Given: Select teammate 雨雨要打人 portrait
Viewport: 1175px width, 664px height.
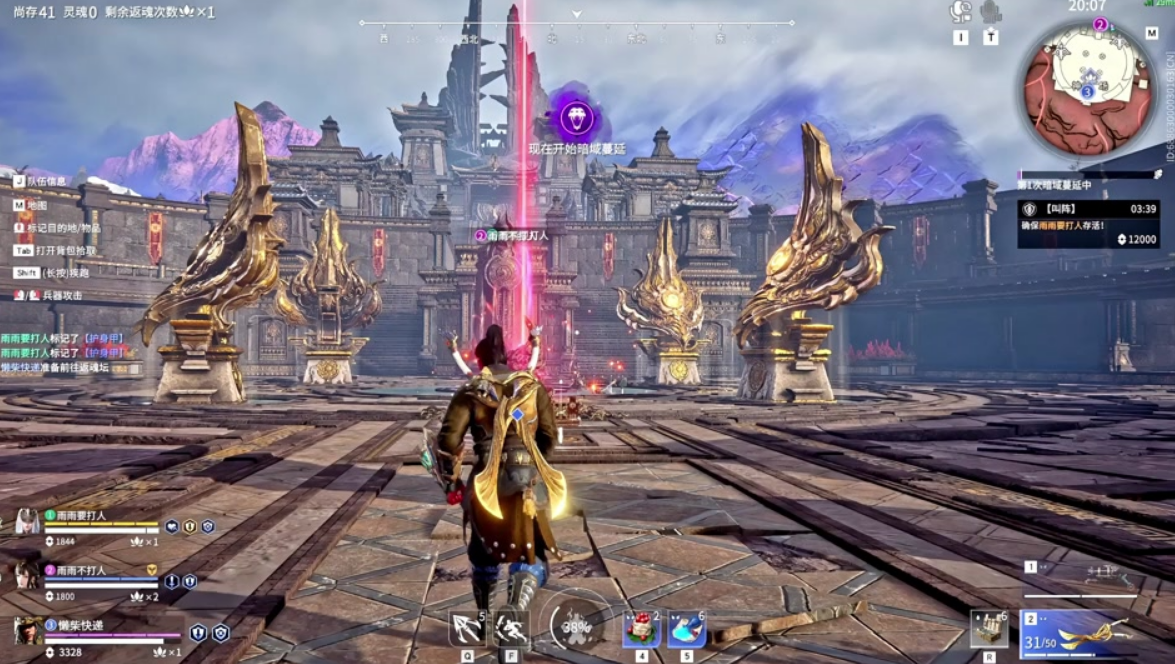Looking at the screenshot, I should (x=27, y=521).
